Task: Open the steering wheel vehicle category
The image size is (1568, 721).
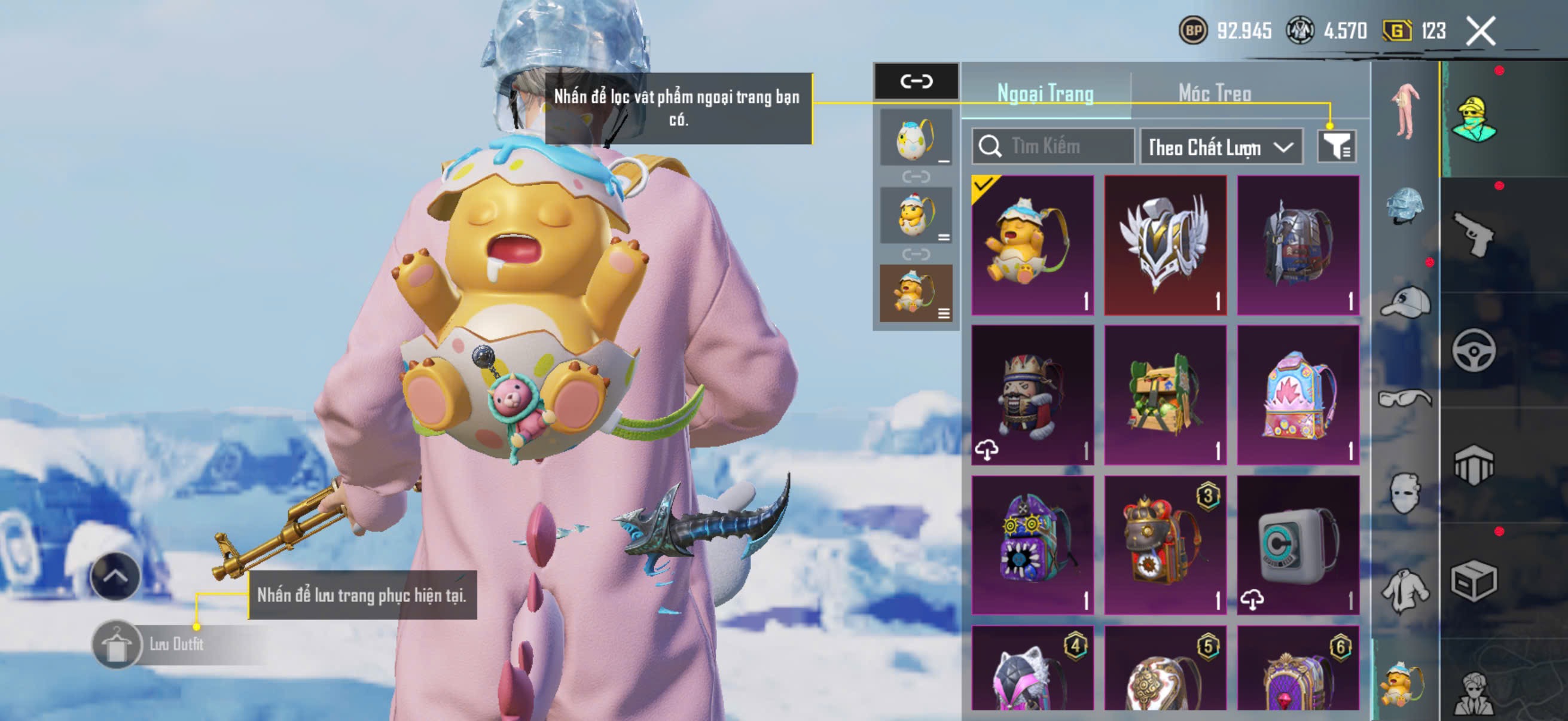Action: (x=1474, y=350)
